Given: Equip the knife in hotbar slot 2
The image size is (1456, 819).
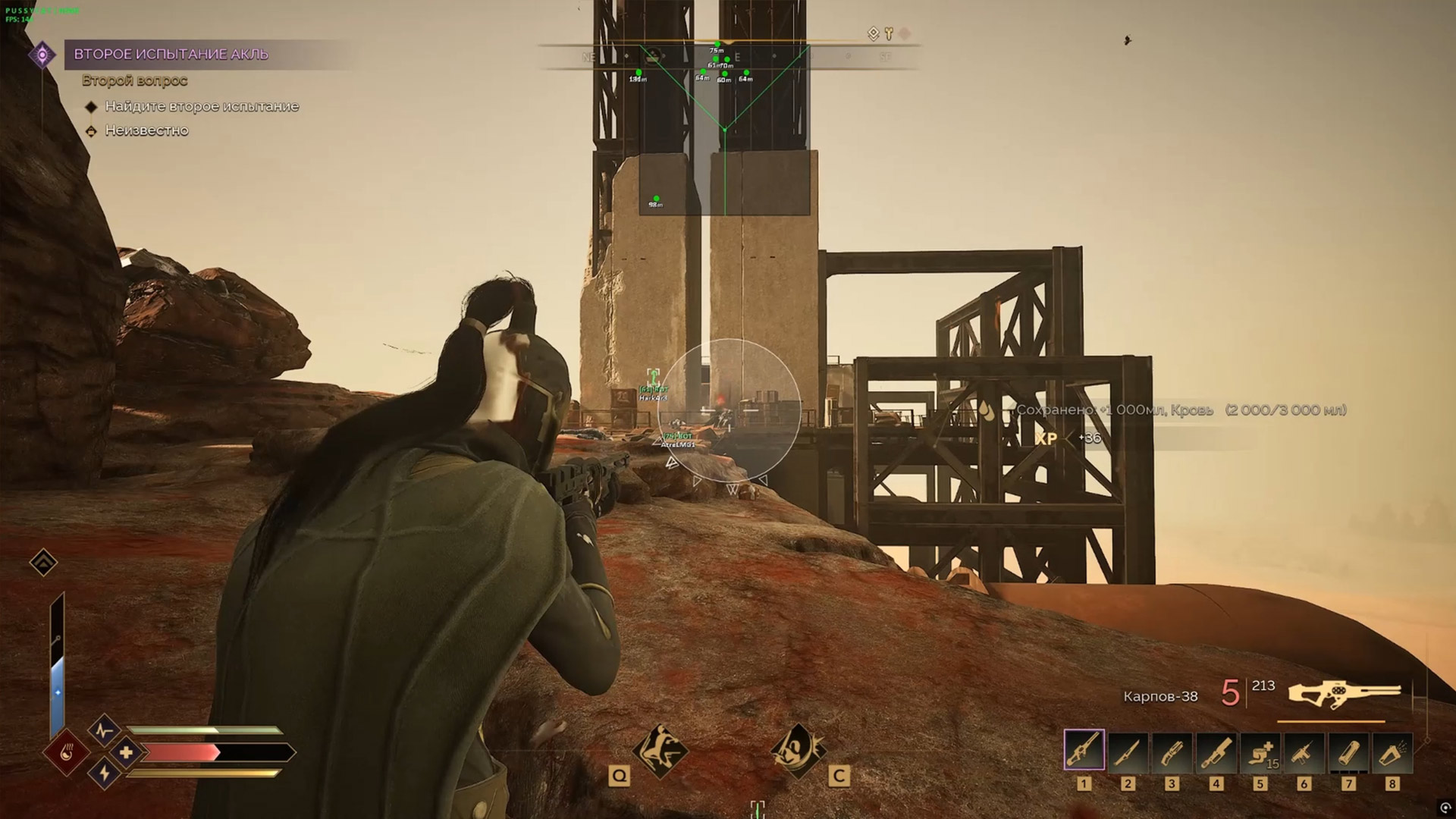Looking at the screenshot, I should (x=1128, y=750).
